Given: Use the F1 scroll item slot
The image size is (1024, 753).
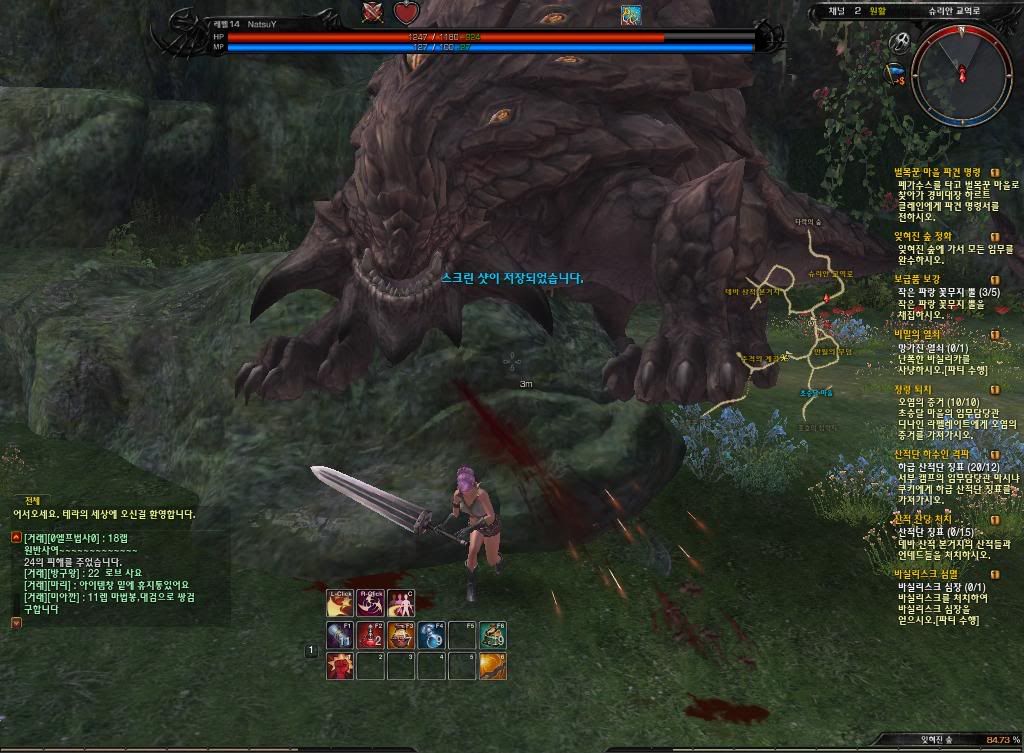Looking at the screenshot, I should click(340, 635).
